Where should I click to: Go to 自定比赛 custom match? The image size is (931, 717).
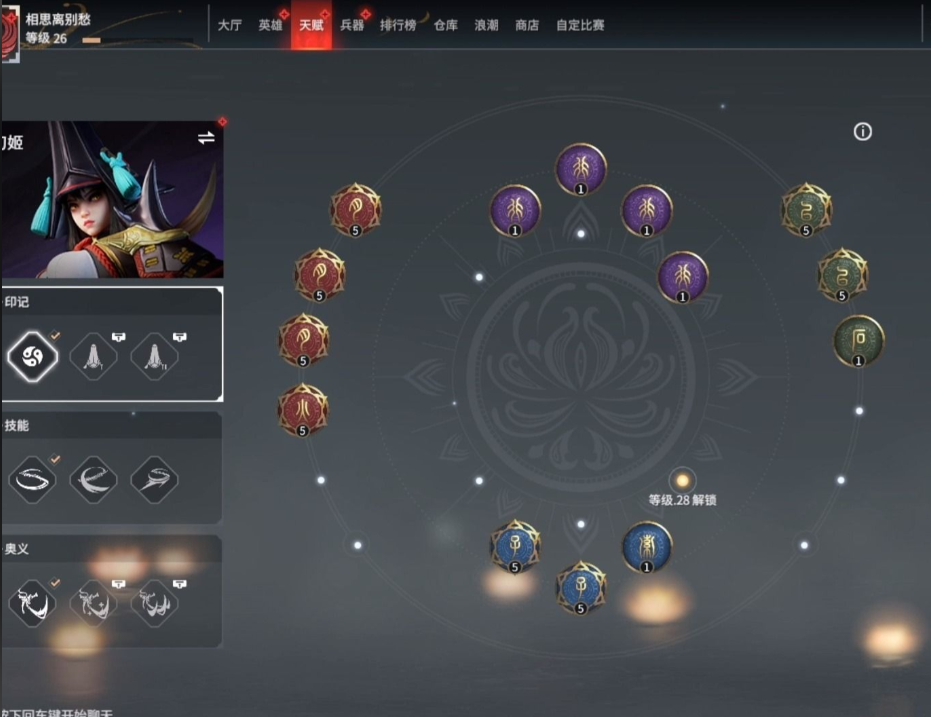(580, 25)
